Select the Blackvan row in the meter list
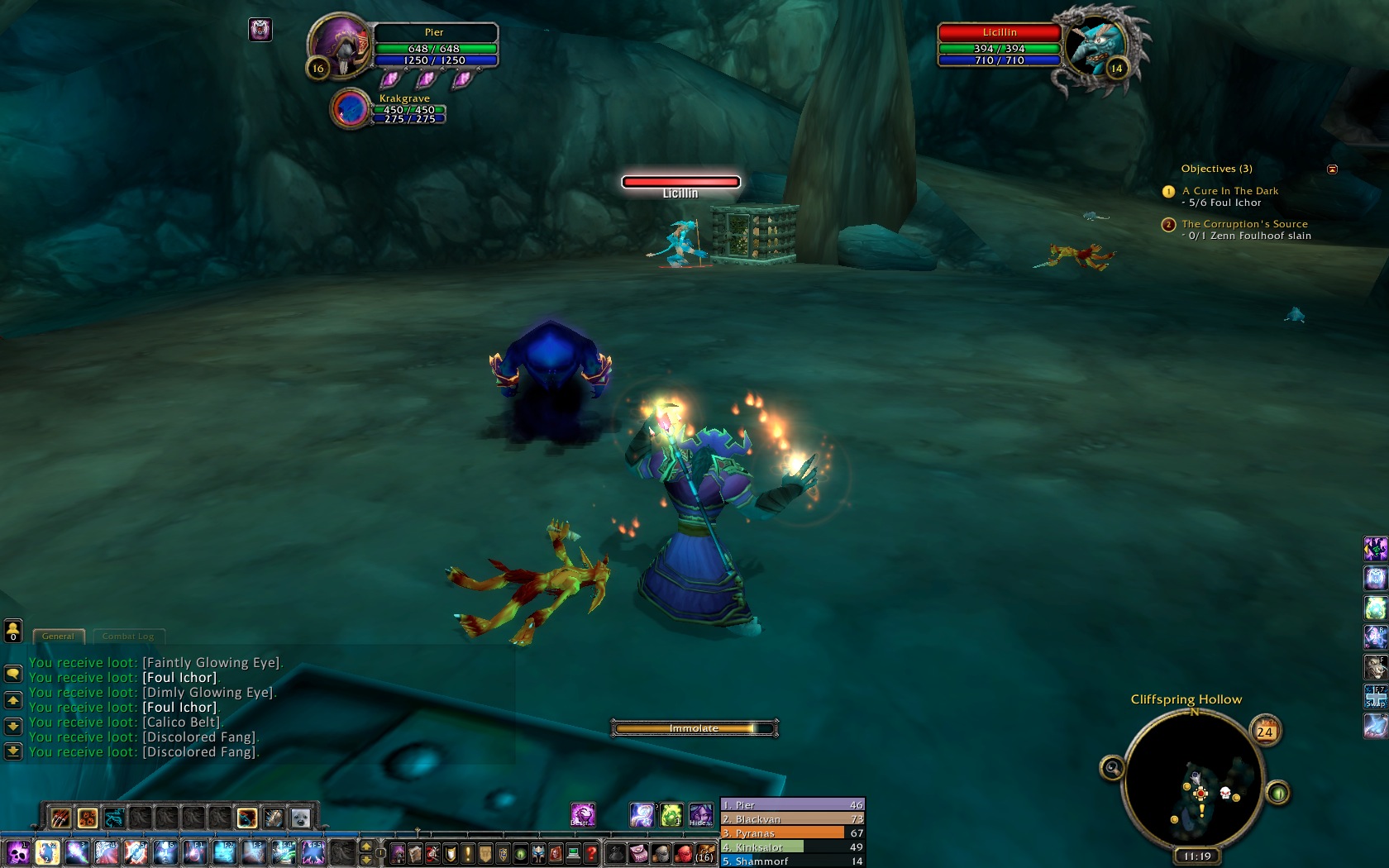The image size is (1389, 868). 792,819
